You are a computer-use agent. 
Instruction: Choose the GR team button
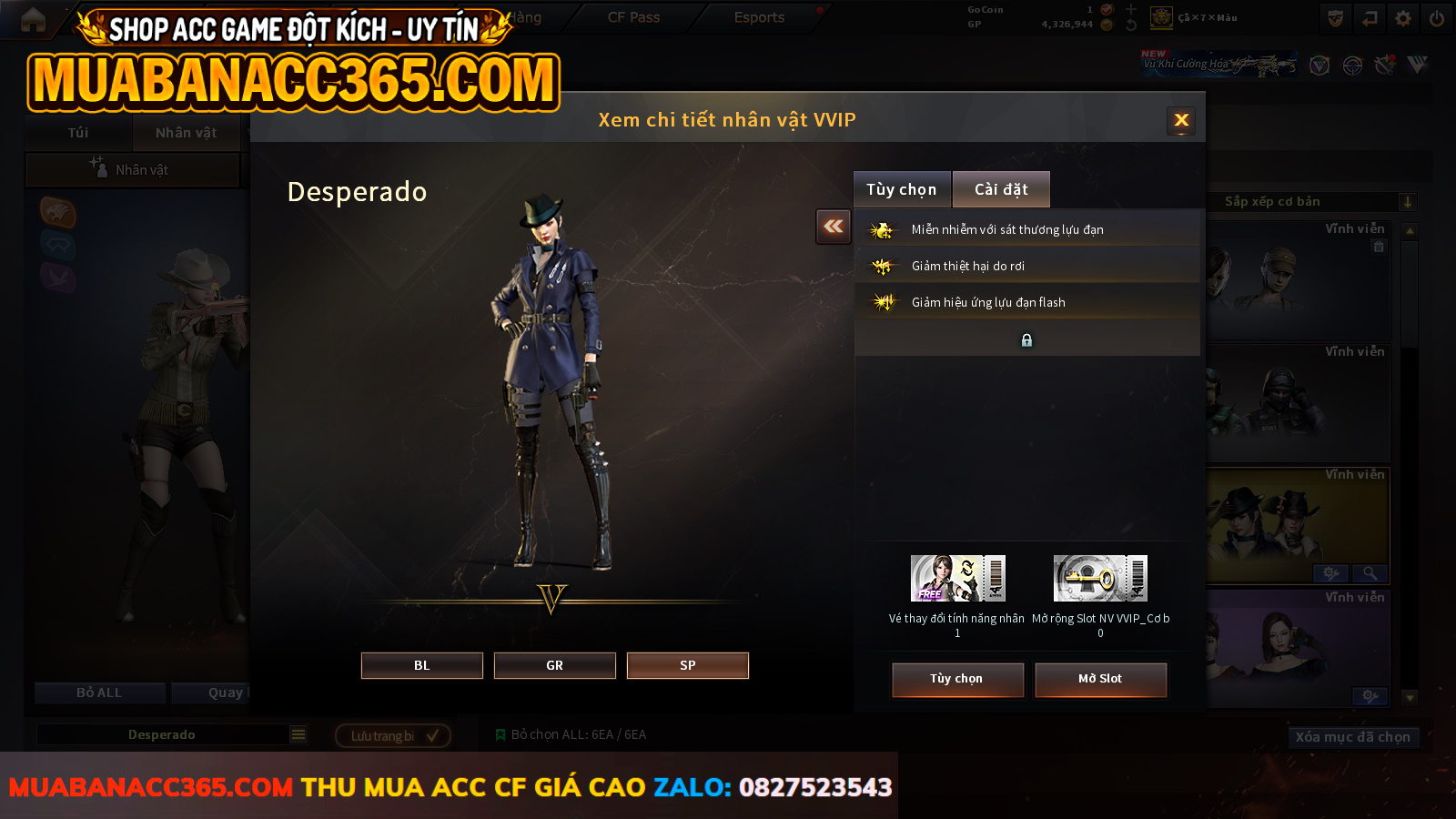[554, 665]
